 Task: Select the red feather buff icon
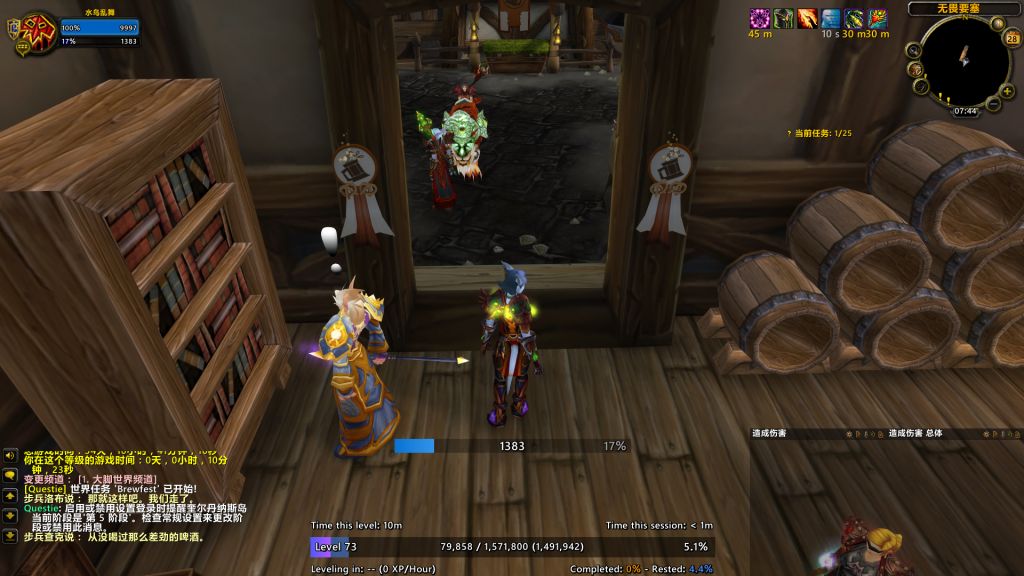coord(878,17)
